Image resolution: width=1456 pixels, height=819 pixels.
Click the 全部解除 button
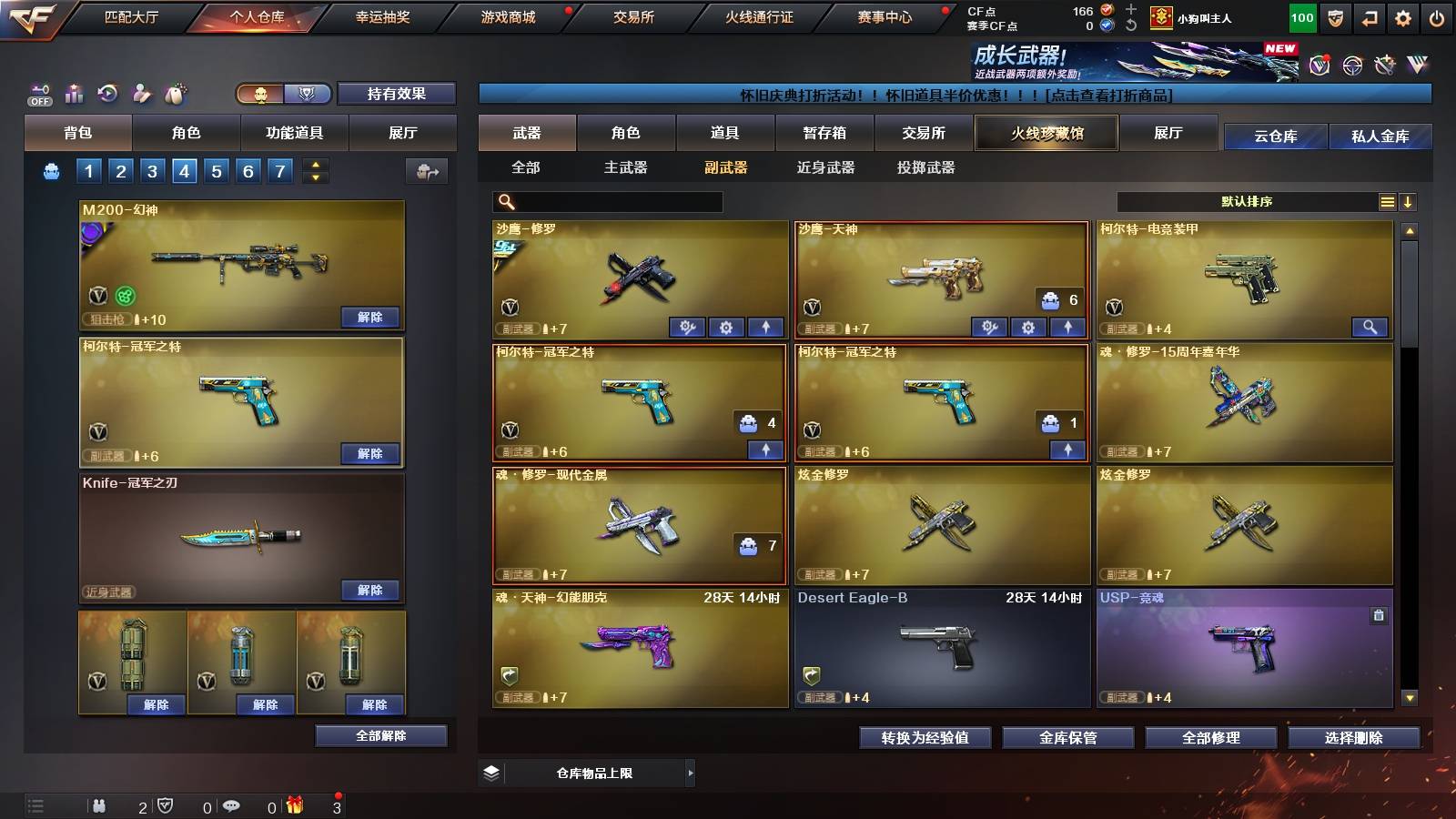(x=380, y=735)
